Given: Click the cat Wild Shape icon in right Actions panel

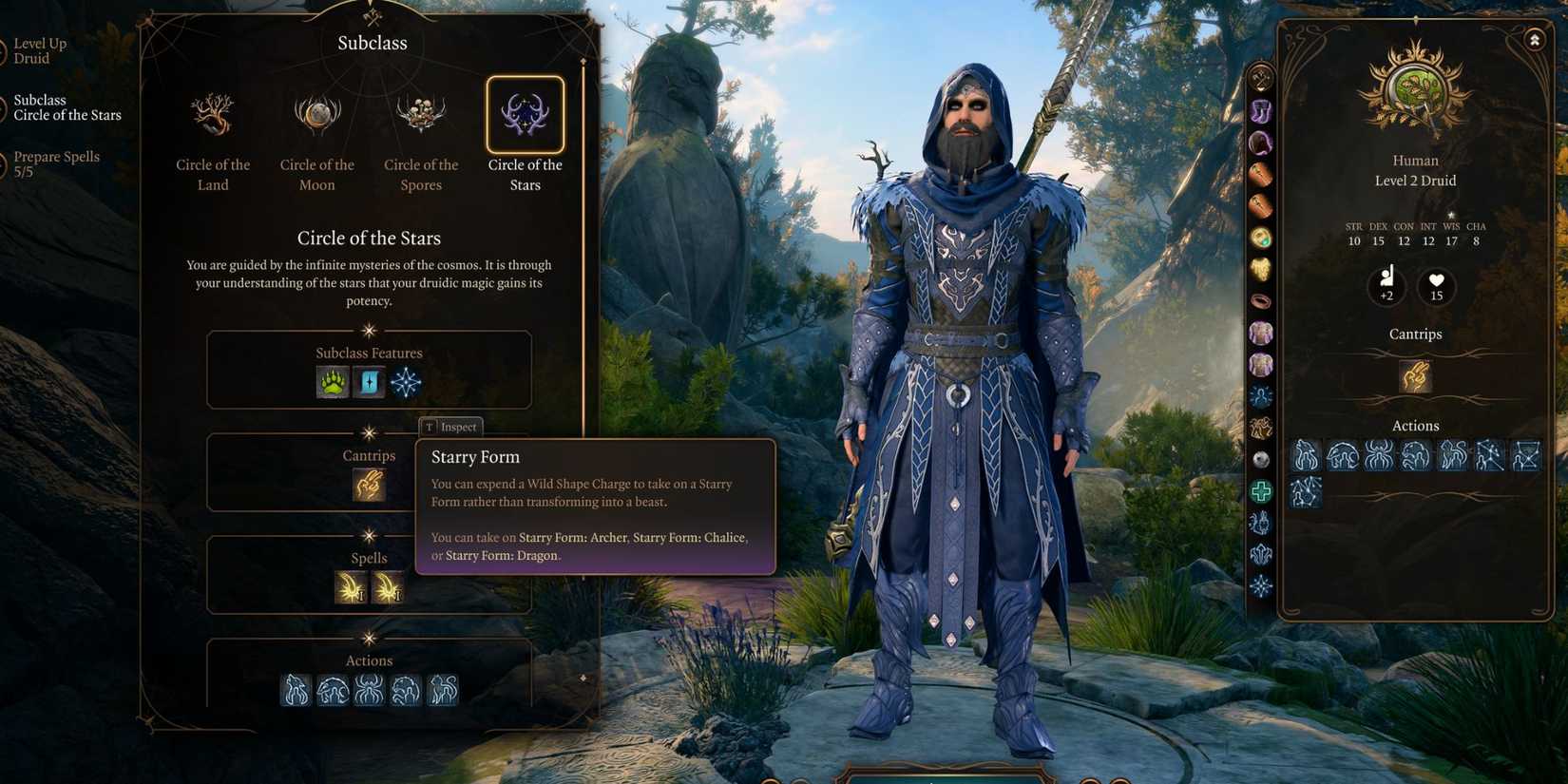Looking at the screenshot, I should [1453, 456].
